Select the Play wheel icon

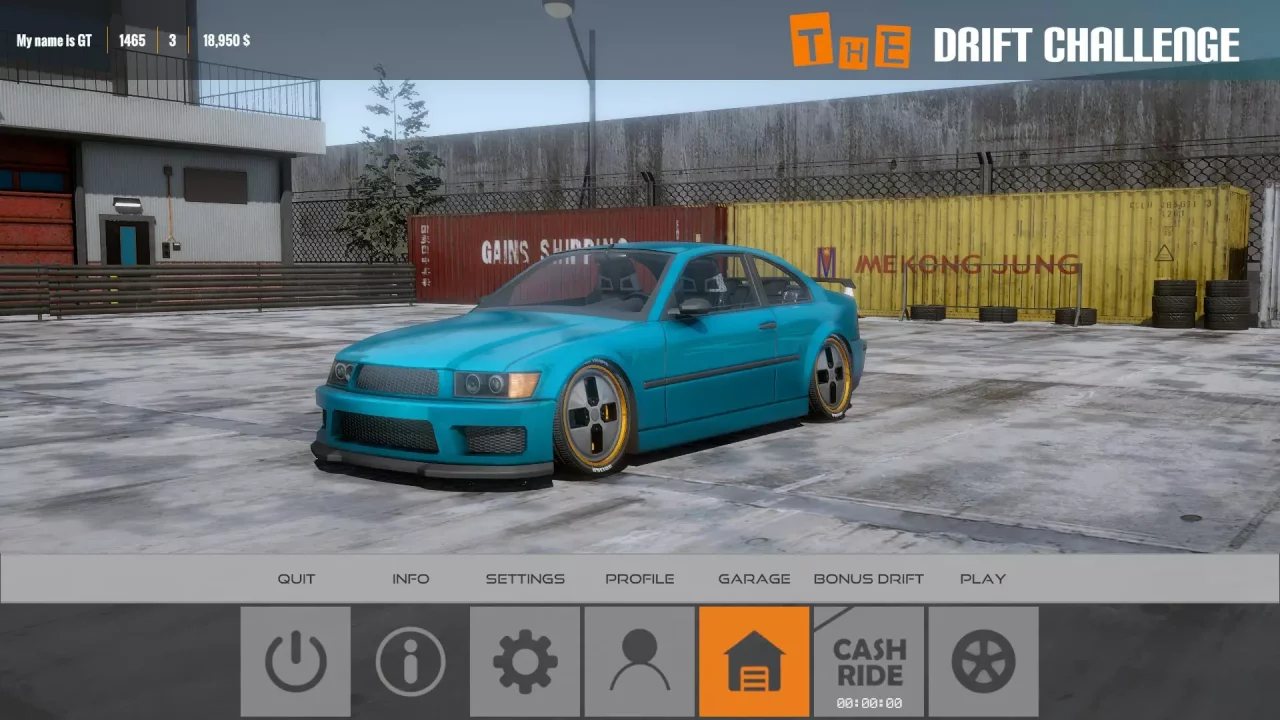click(x=983, y=661)
